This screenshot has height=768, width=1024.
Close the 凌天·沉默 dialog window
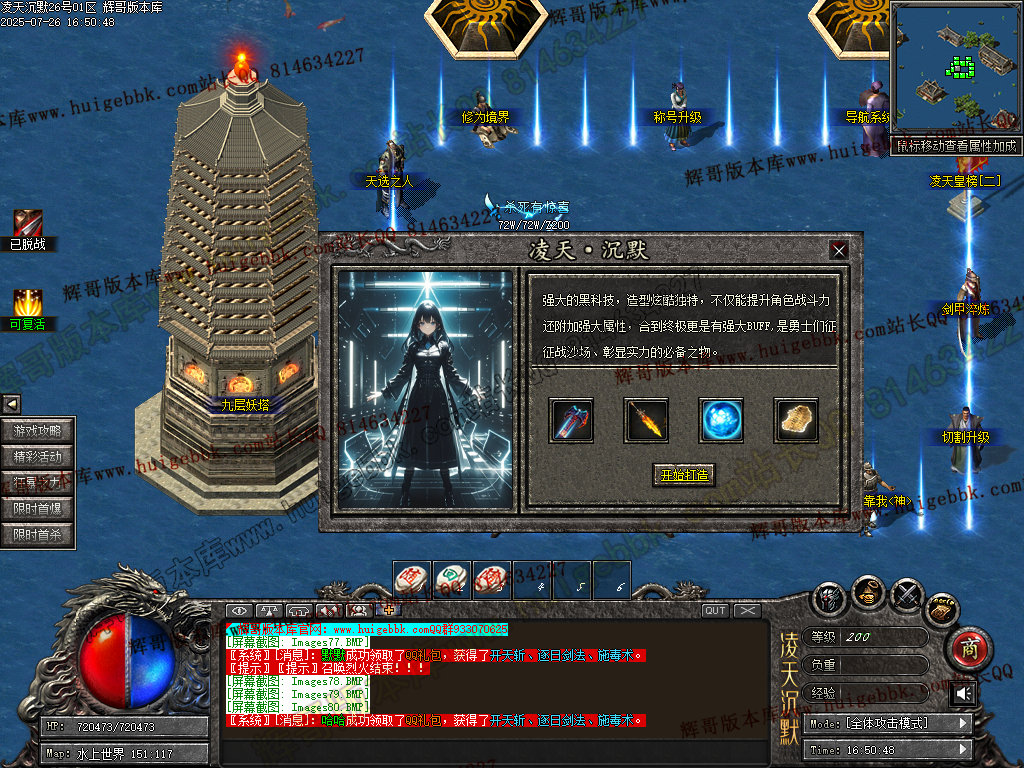[839, 250]
